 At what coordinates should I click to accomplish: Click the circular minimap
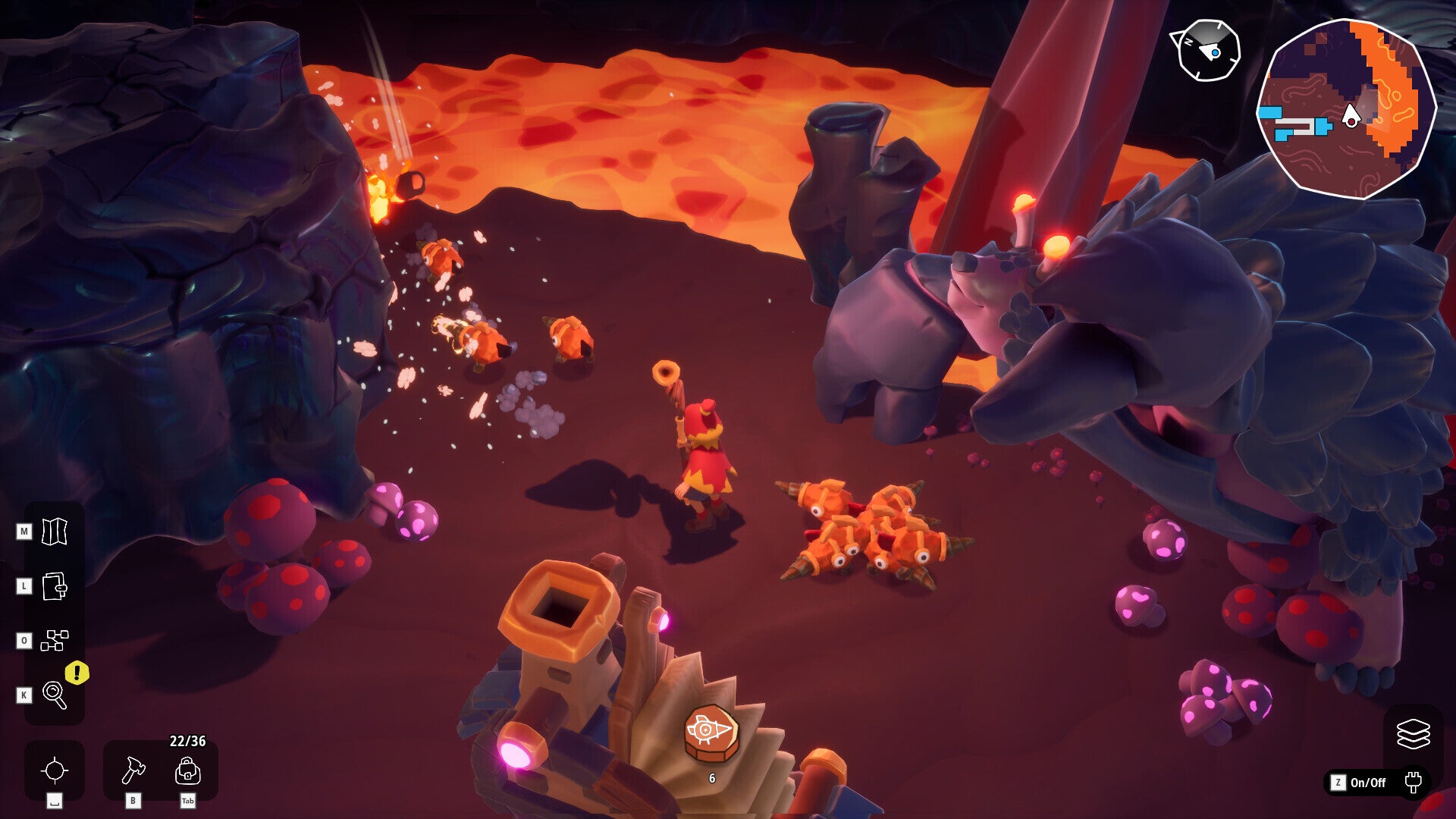click(1346, 109)
